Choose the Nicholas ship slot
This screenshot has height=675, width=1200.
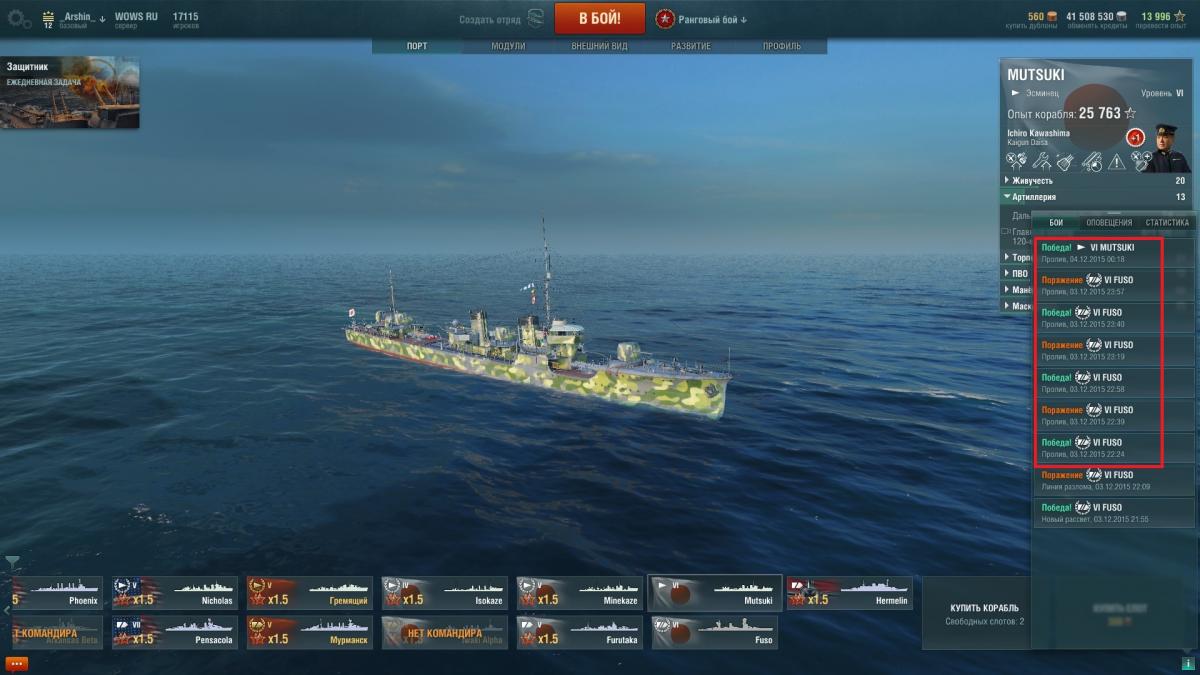click(175, 593)
